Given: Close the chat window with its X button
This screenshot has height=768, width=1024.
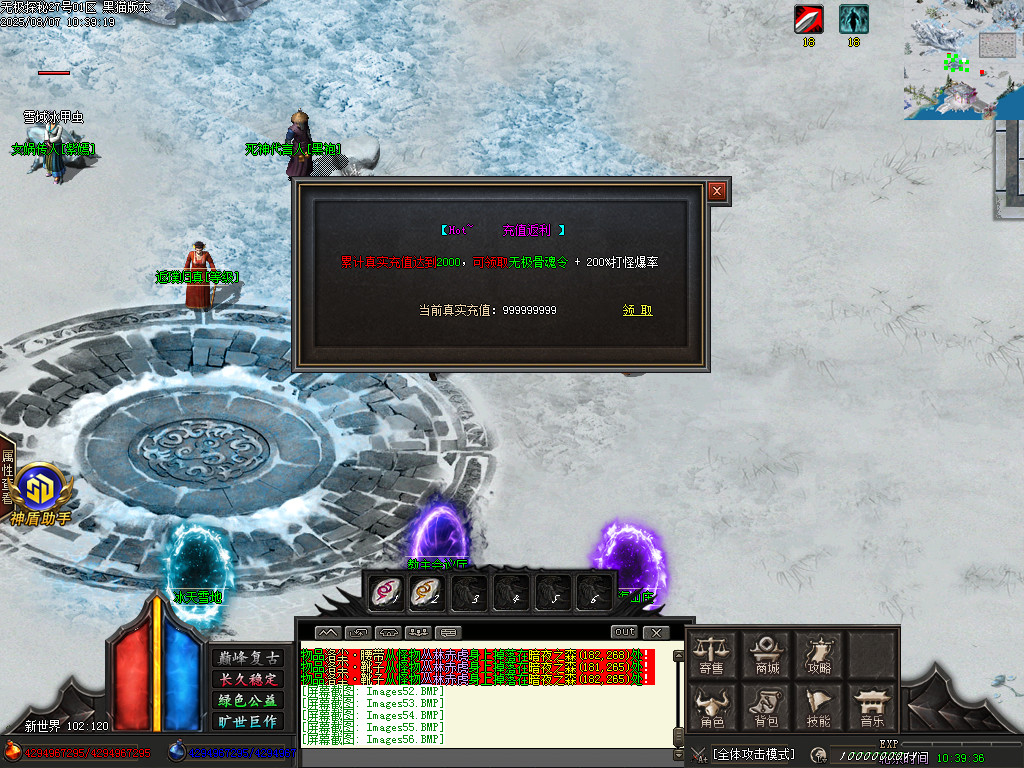Looking at the screenshot, I should pyautogui.click(x=656, y=632).
